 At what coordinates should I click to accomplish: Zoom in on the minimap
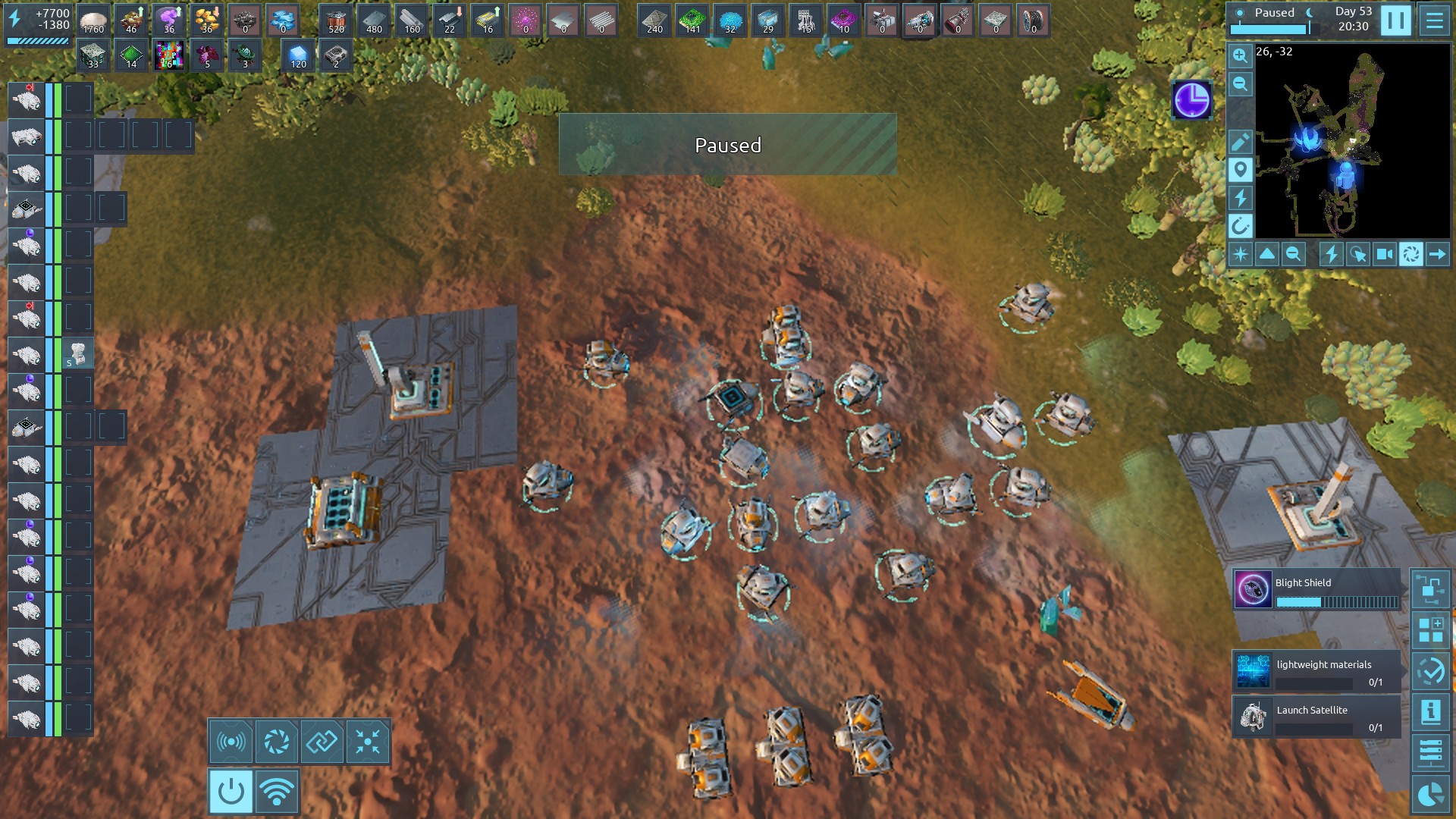click(x=1240, y=56)
